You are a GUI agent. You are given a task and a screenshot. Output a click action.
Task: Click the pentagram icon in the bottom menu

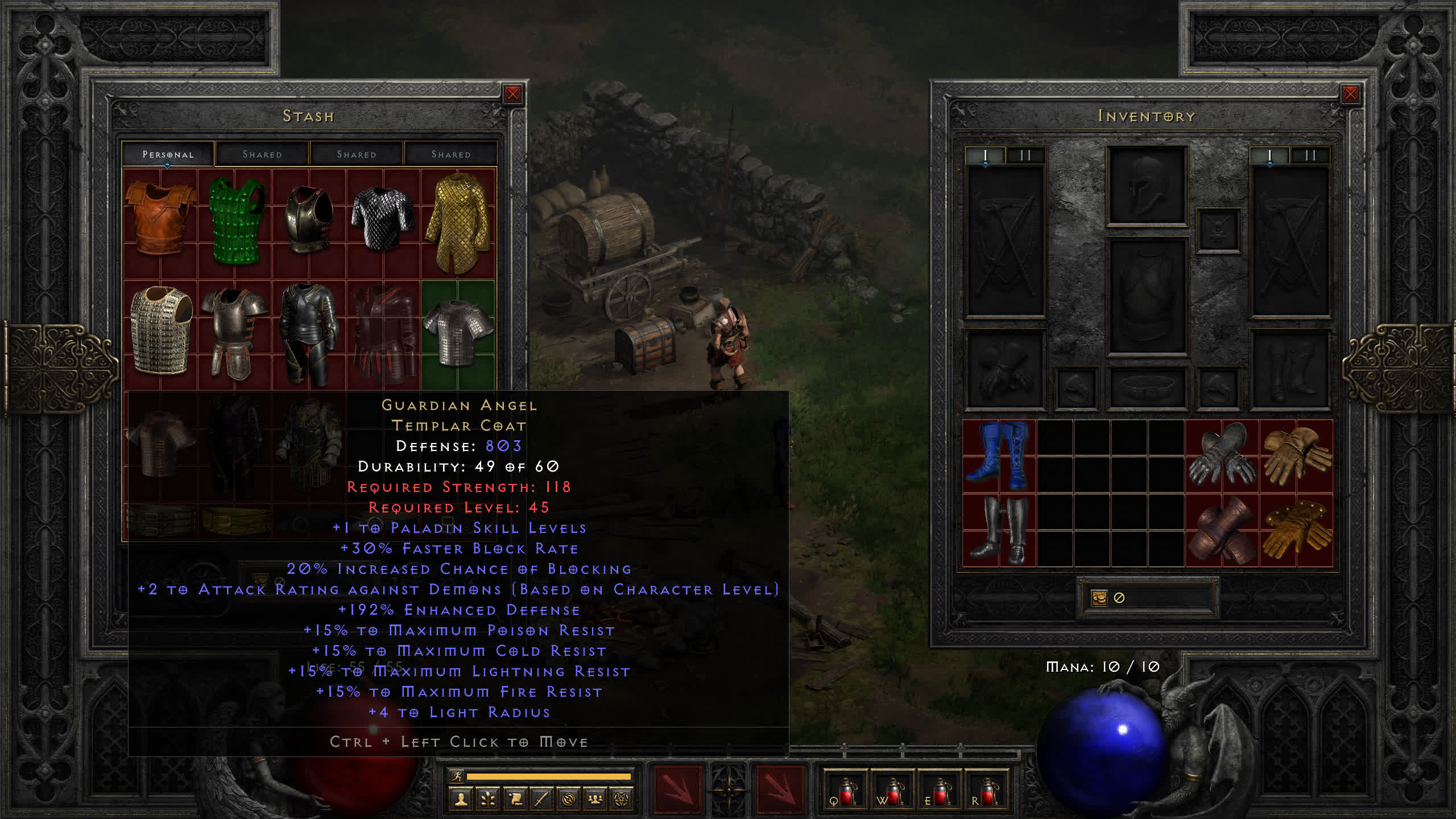[x=622, y=799]
